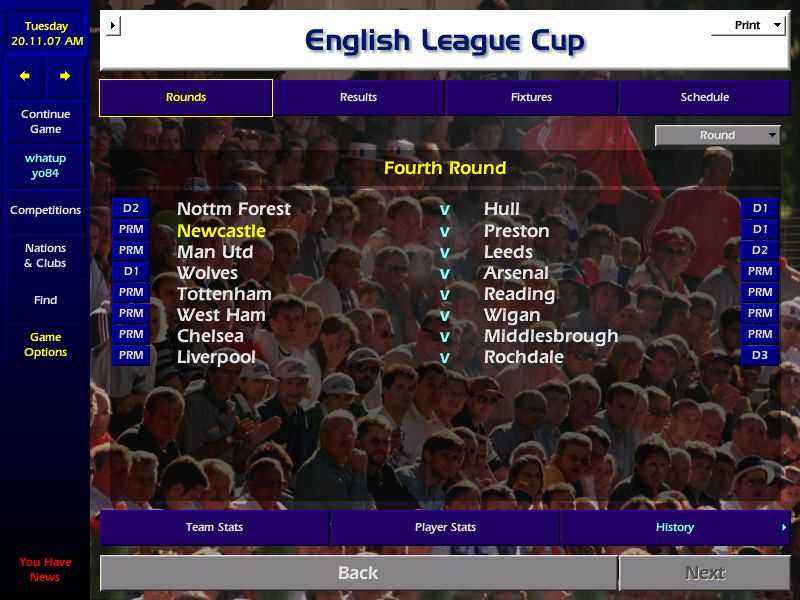Image resolution: width=800 pixels, height=600 pixels.
Task: Open the Round dropdown
Action: tap(717, 135)
